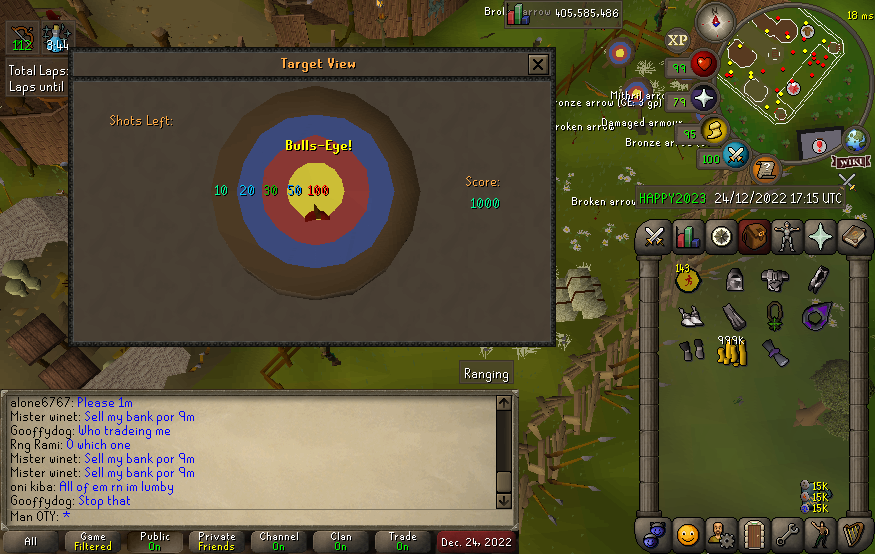Open the Quest List tab
The image size is (875, 554).
pos(720,237)
